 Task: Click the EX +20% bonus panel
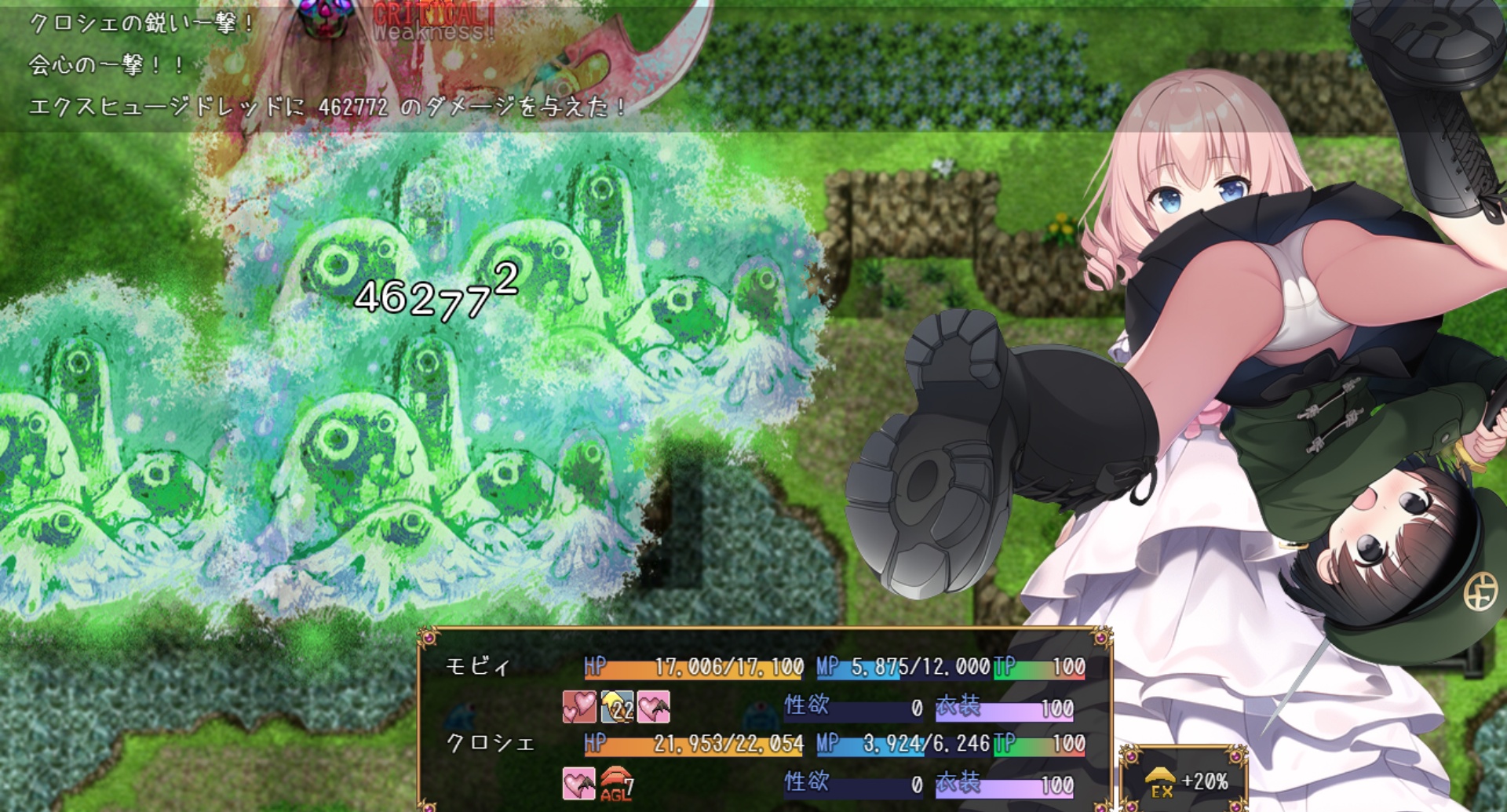click(x=1184, y=781)
